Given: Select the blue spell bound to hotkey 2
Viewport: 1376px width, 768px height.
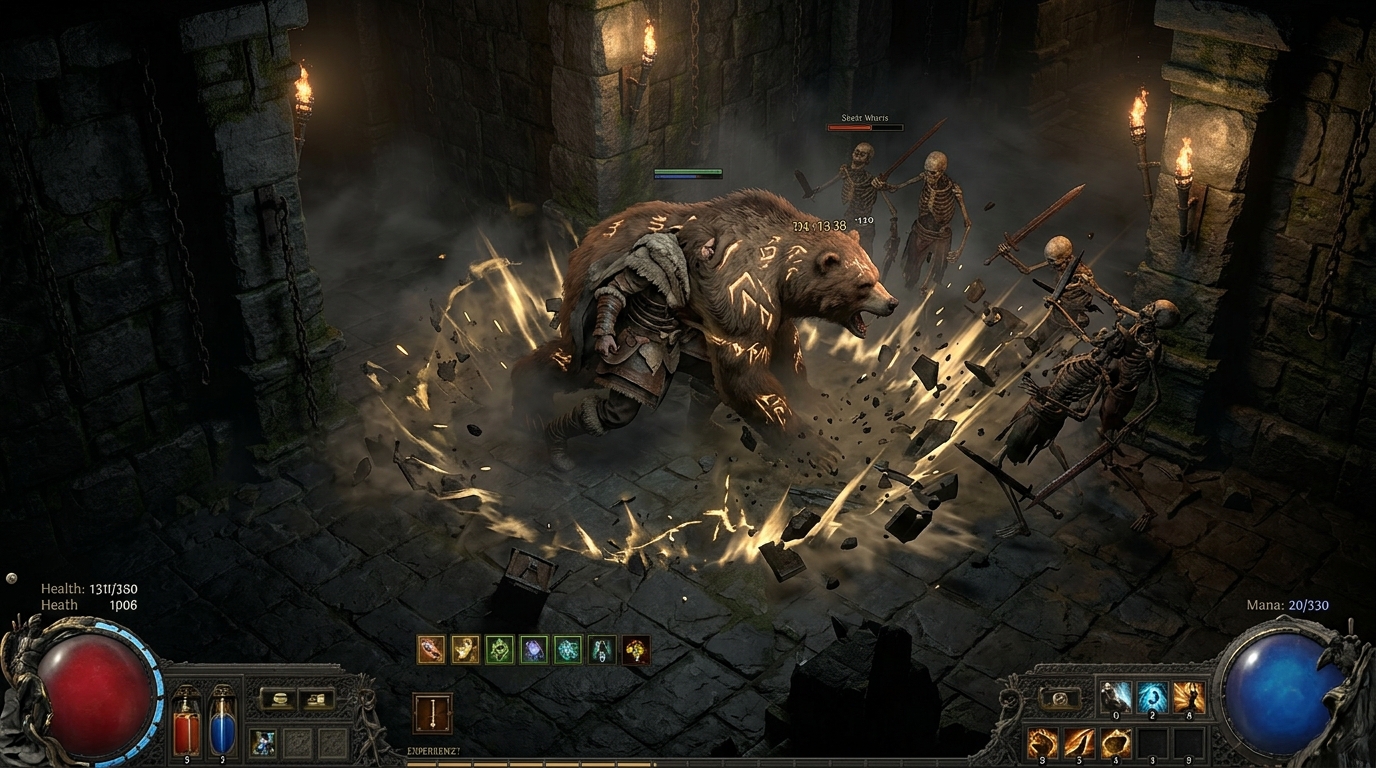Looking at the screenshot, I should click(x=1152, y=697).
